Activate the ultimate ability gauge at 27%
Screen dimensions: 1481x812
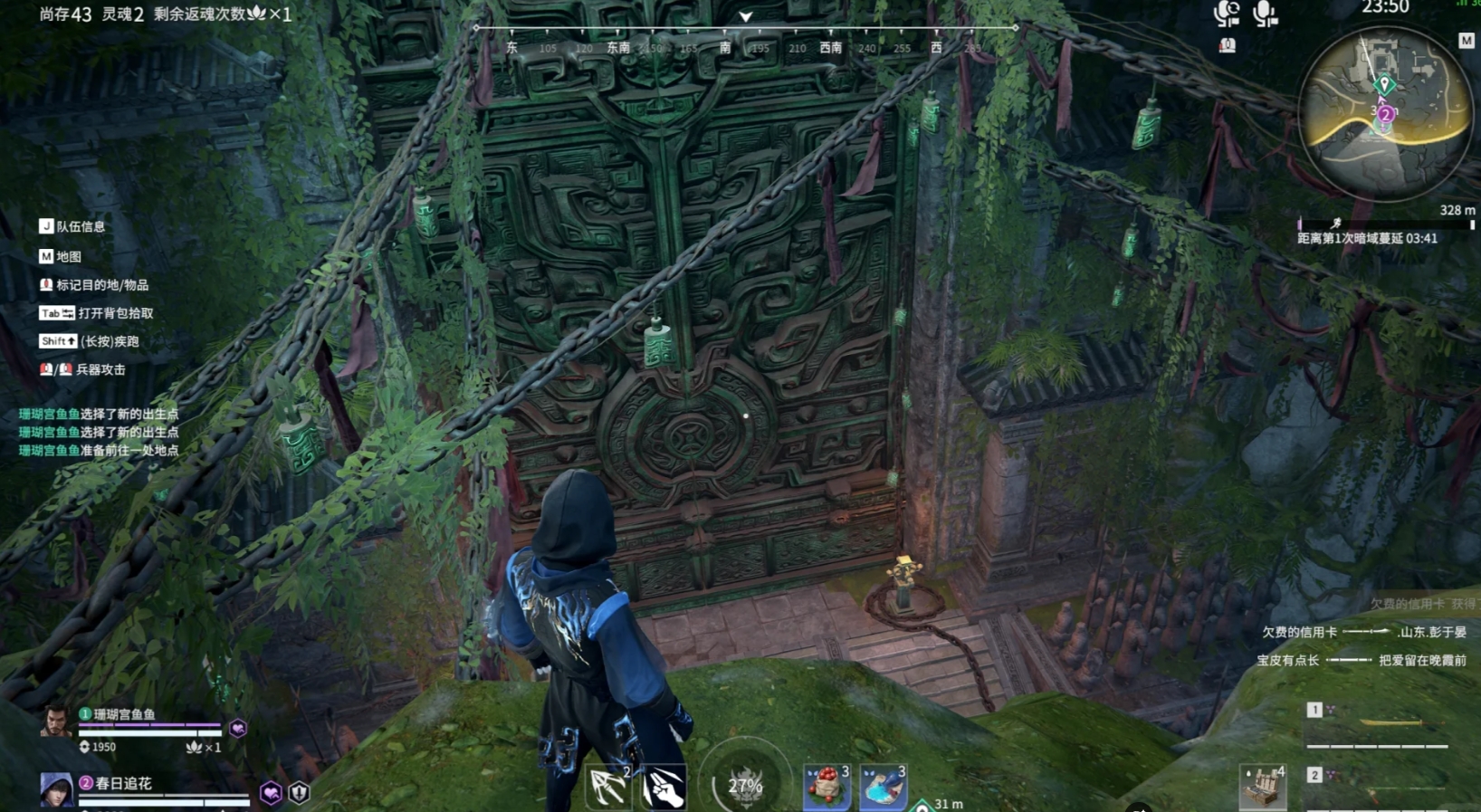click(745, 785)
